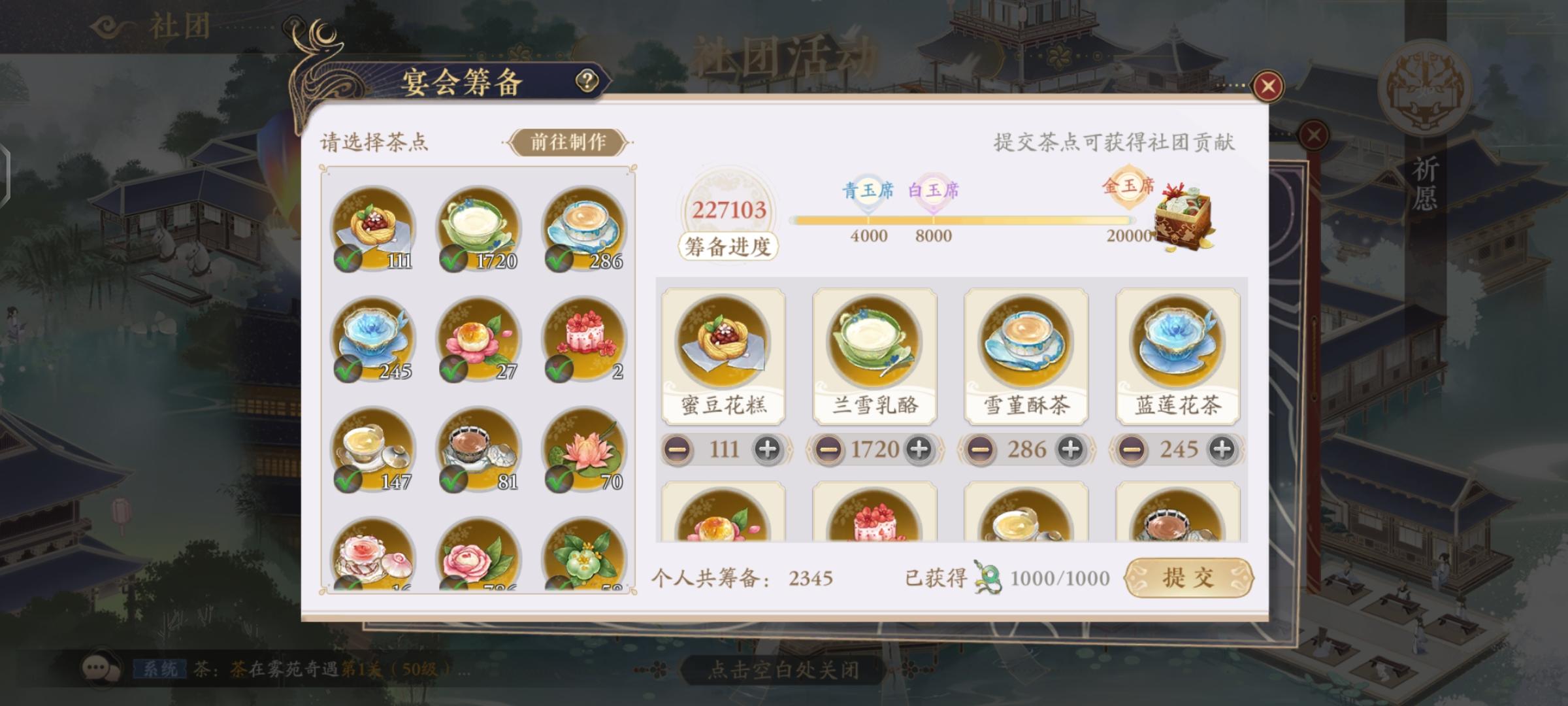This screenshot has width=1568, height=706.
Task: Click the 筹备进度 progress seal
Action: (727, 246)
